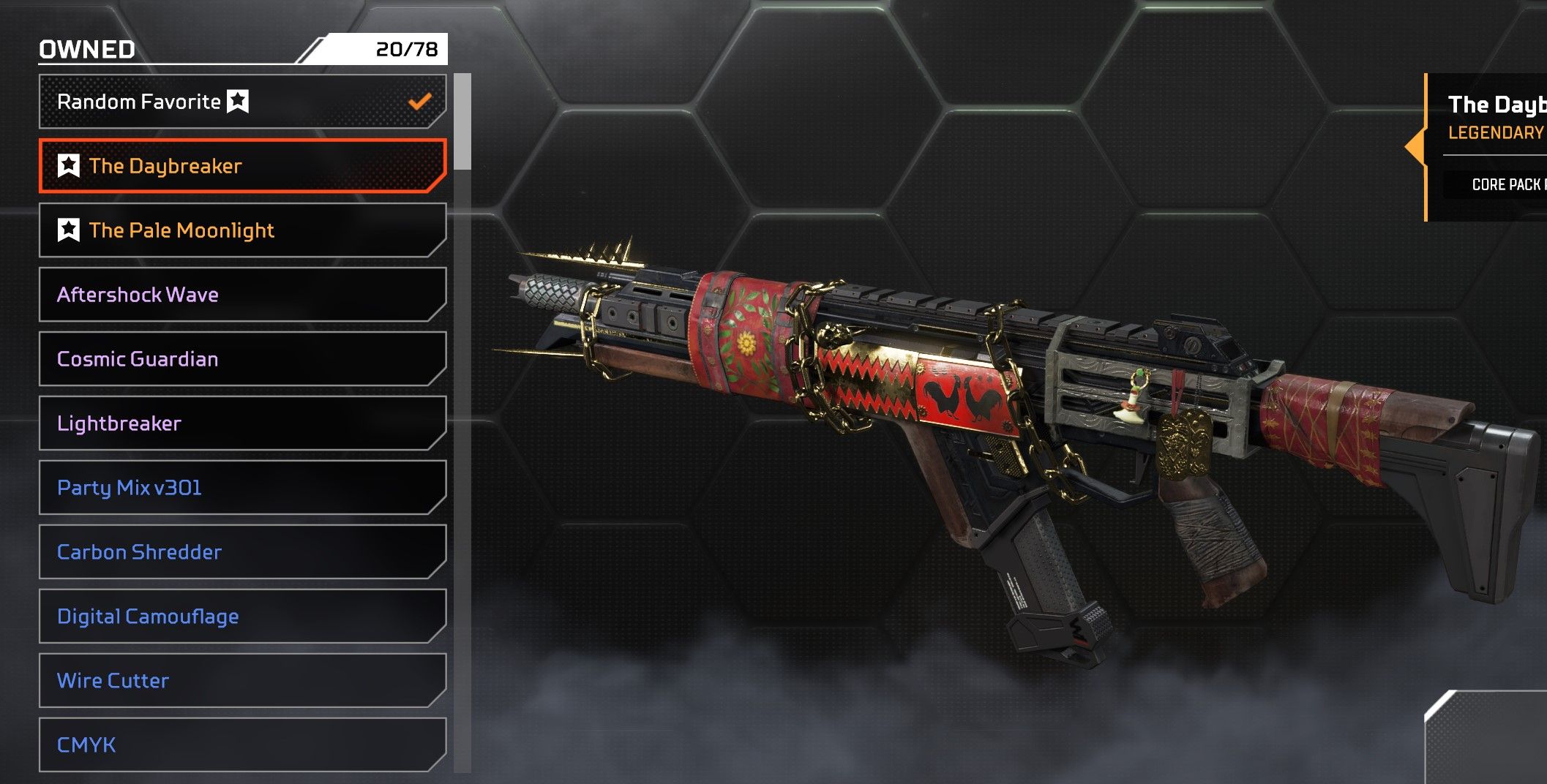Select the Random Favorite skin option
Viewport: 1547px width, 784px height.
point(241,102)
